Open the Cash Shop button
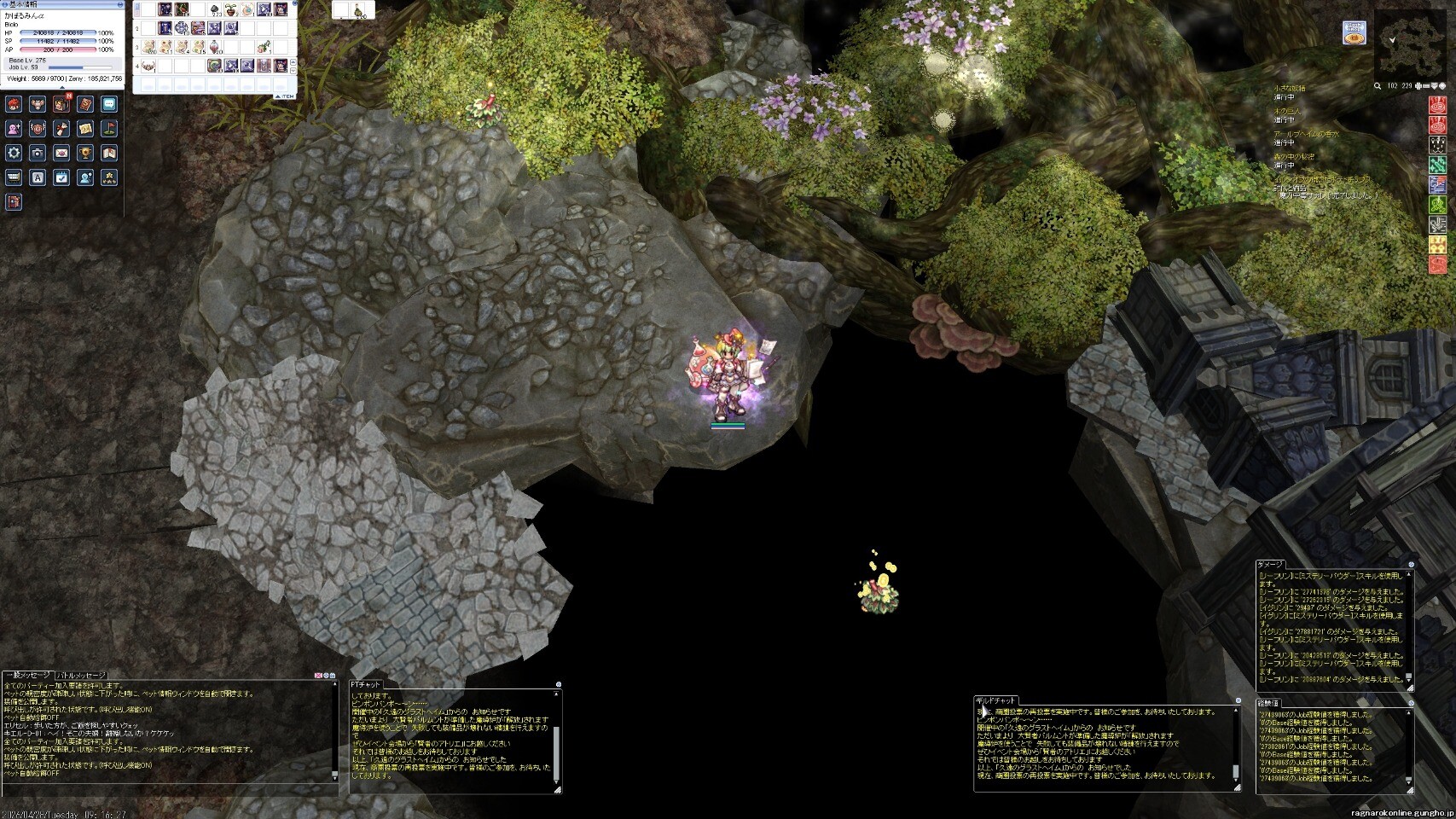1456x819 pixels. (1354, 32)
